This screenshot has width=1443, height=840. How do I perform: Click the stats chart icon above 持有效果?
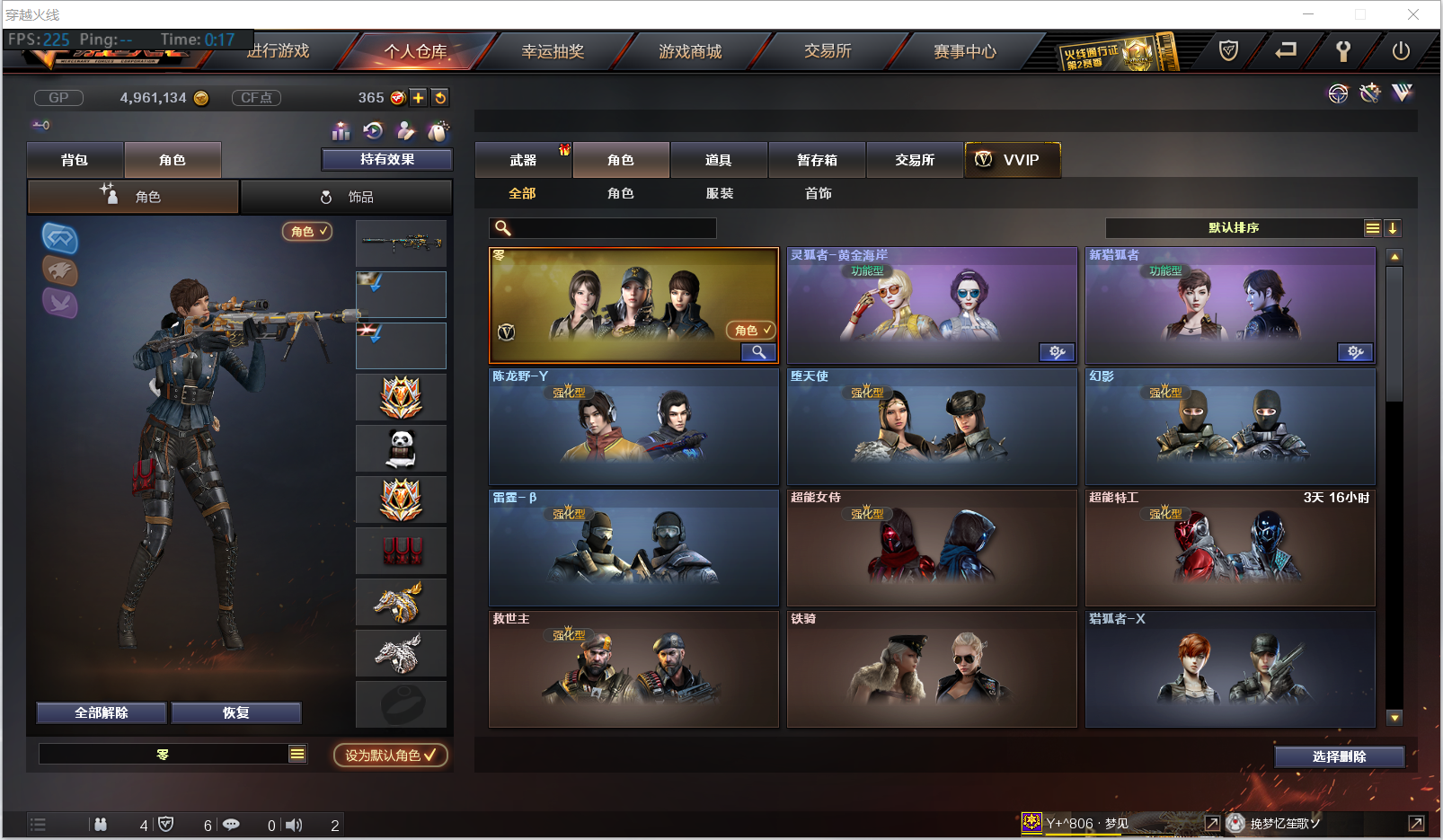click(341, 131)
